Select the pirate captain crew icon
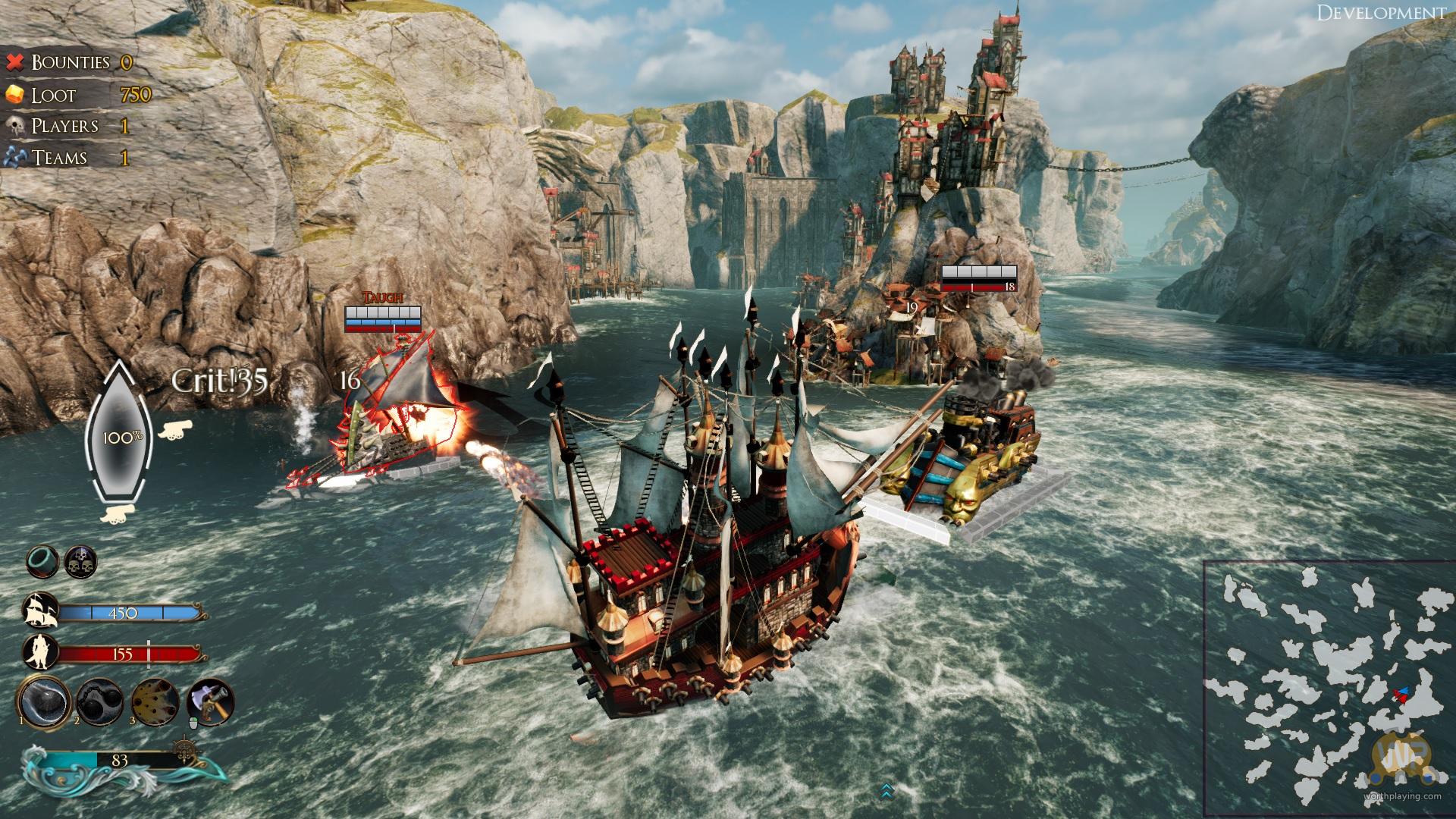 point(41,653)
